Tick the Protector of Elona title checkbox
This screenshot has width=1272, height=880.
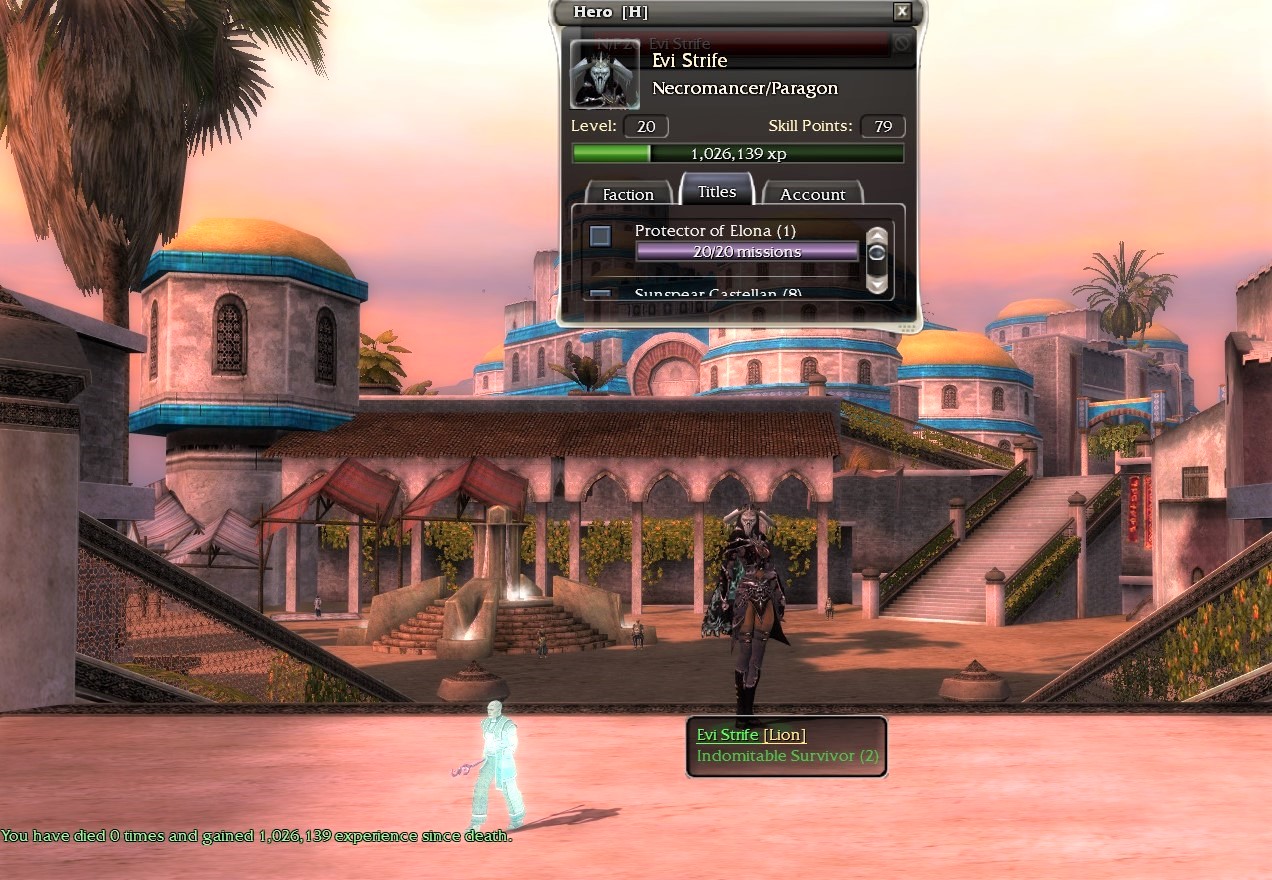pos(600,237)
